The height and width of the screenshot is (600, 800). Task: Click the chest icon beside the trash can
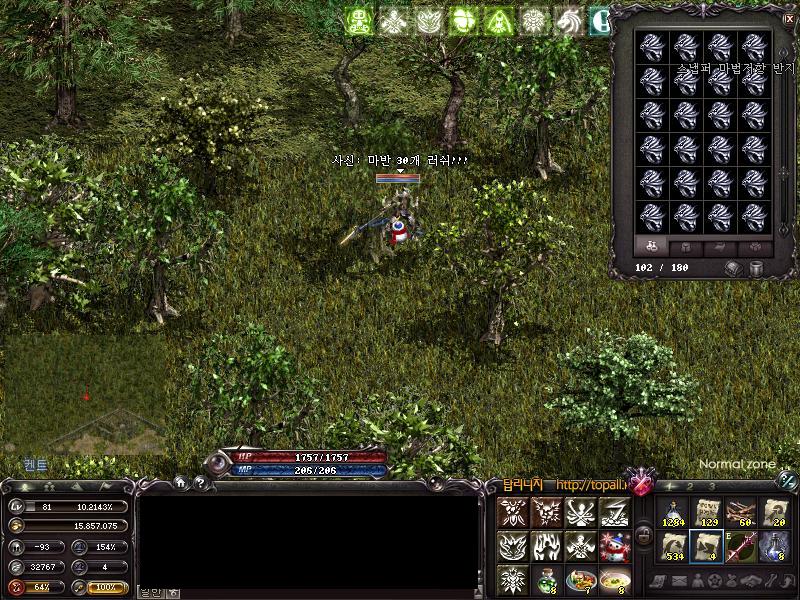[733, 268]
